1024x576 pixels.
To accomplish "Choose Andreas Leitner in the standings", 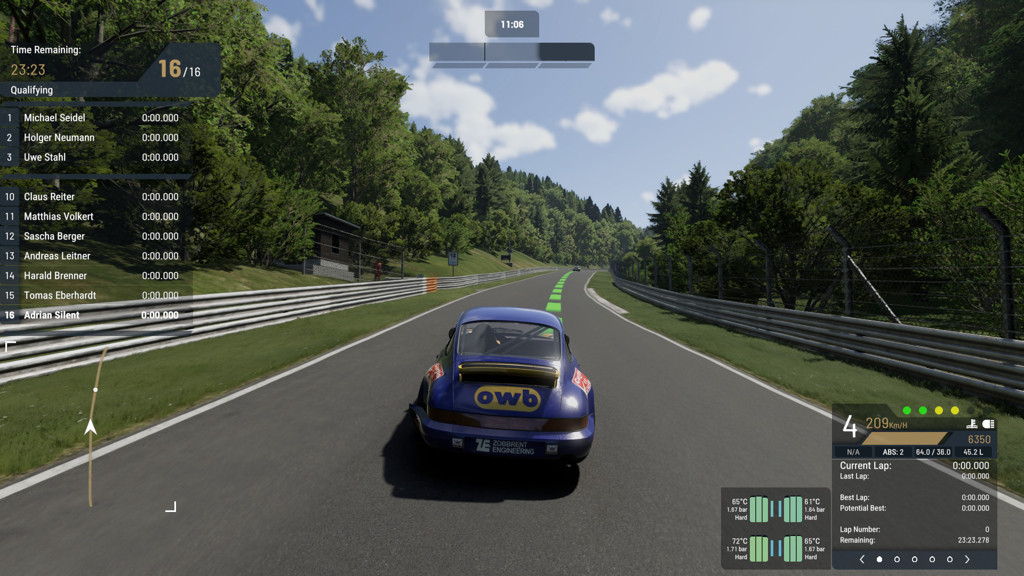I will tap(96, 256).
